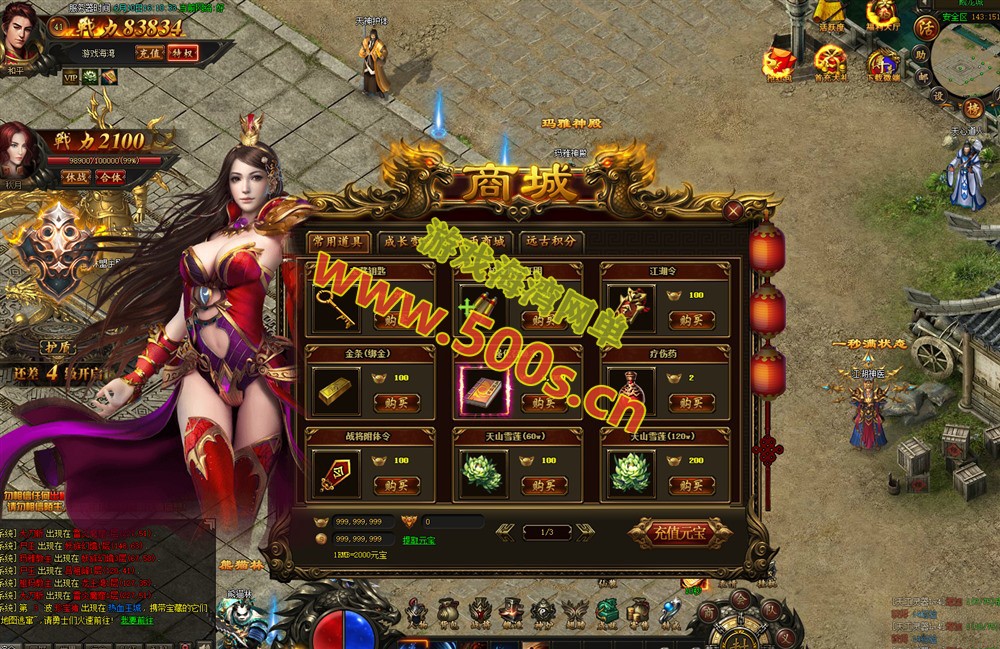Follow the green 提取元宝 link
The width and height of the screenshot is (1000, 649).
click(x=418, y=540)
